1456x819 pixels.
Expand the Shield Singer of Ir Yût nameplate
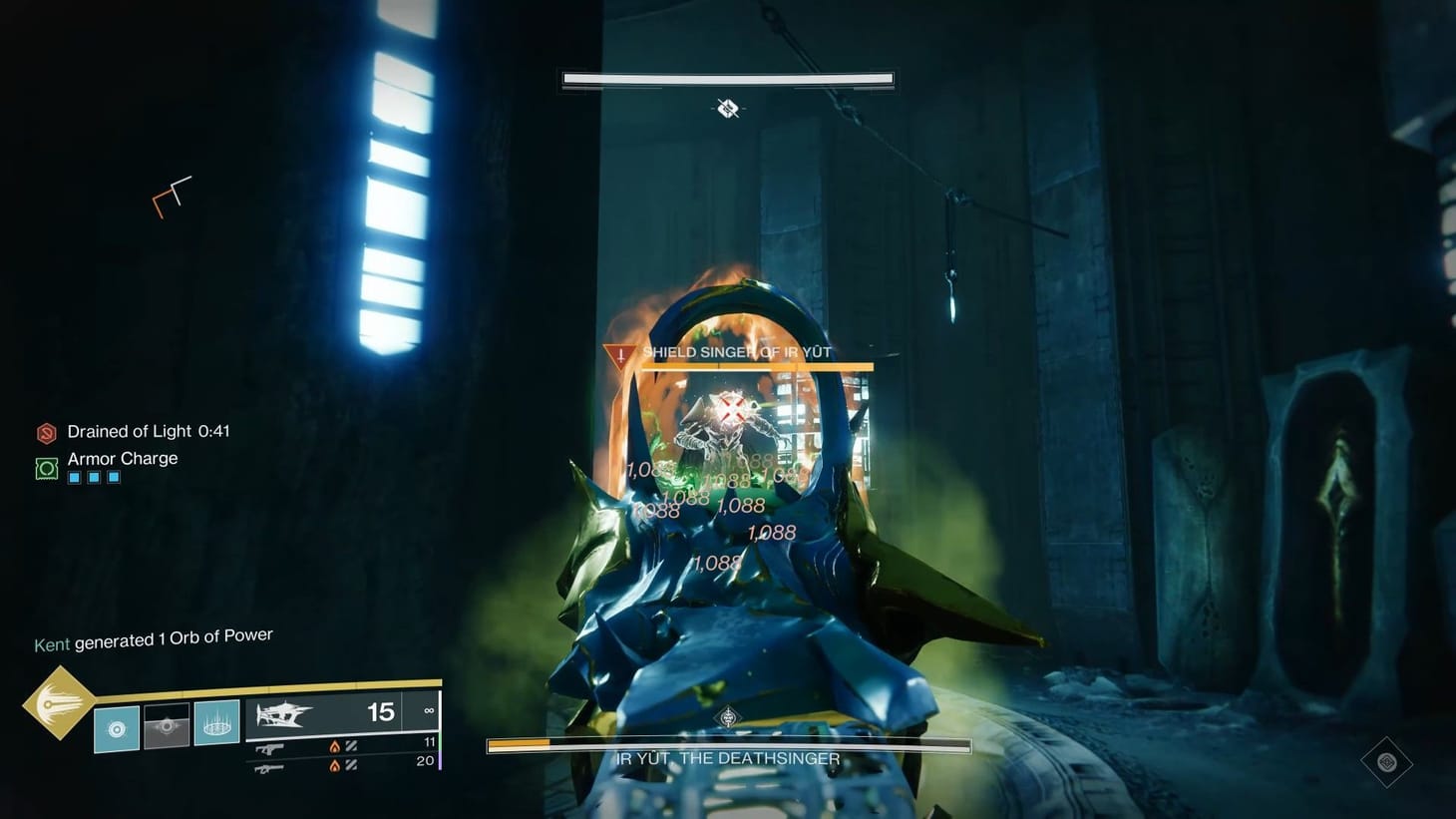tap(738, 352)
